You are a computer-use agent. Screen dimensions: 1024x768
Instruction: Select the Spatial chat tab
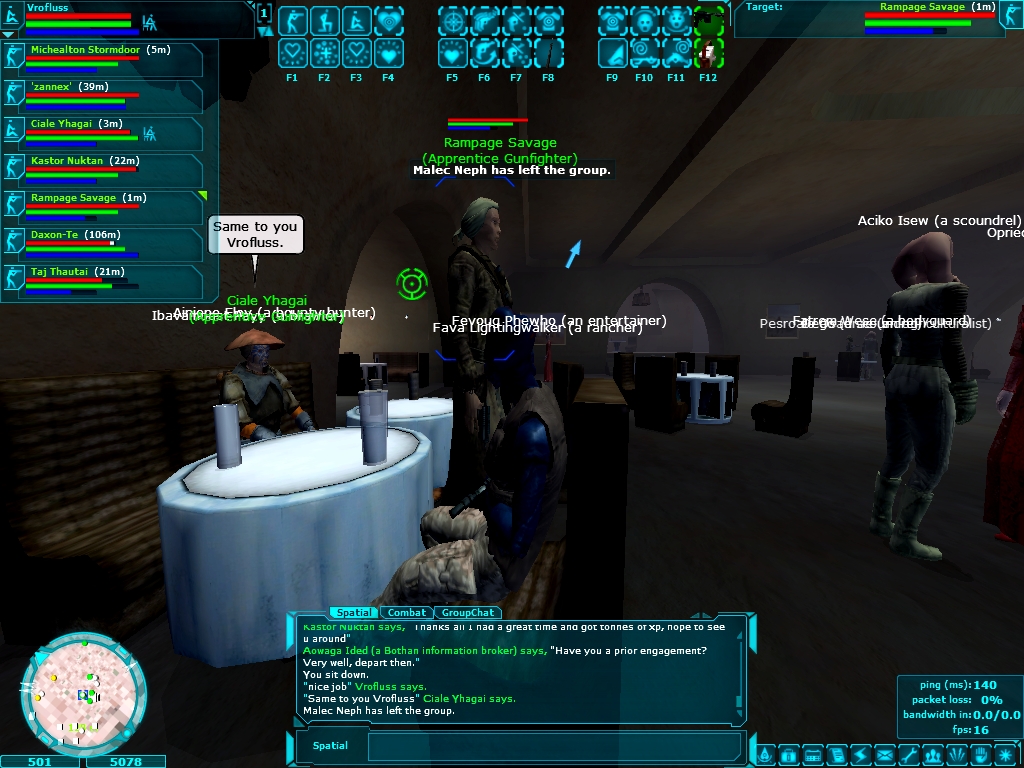(x=354, y=612)
